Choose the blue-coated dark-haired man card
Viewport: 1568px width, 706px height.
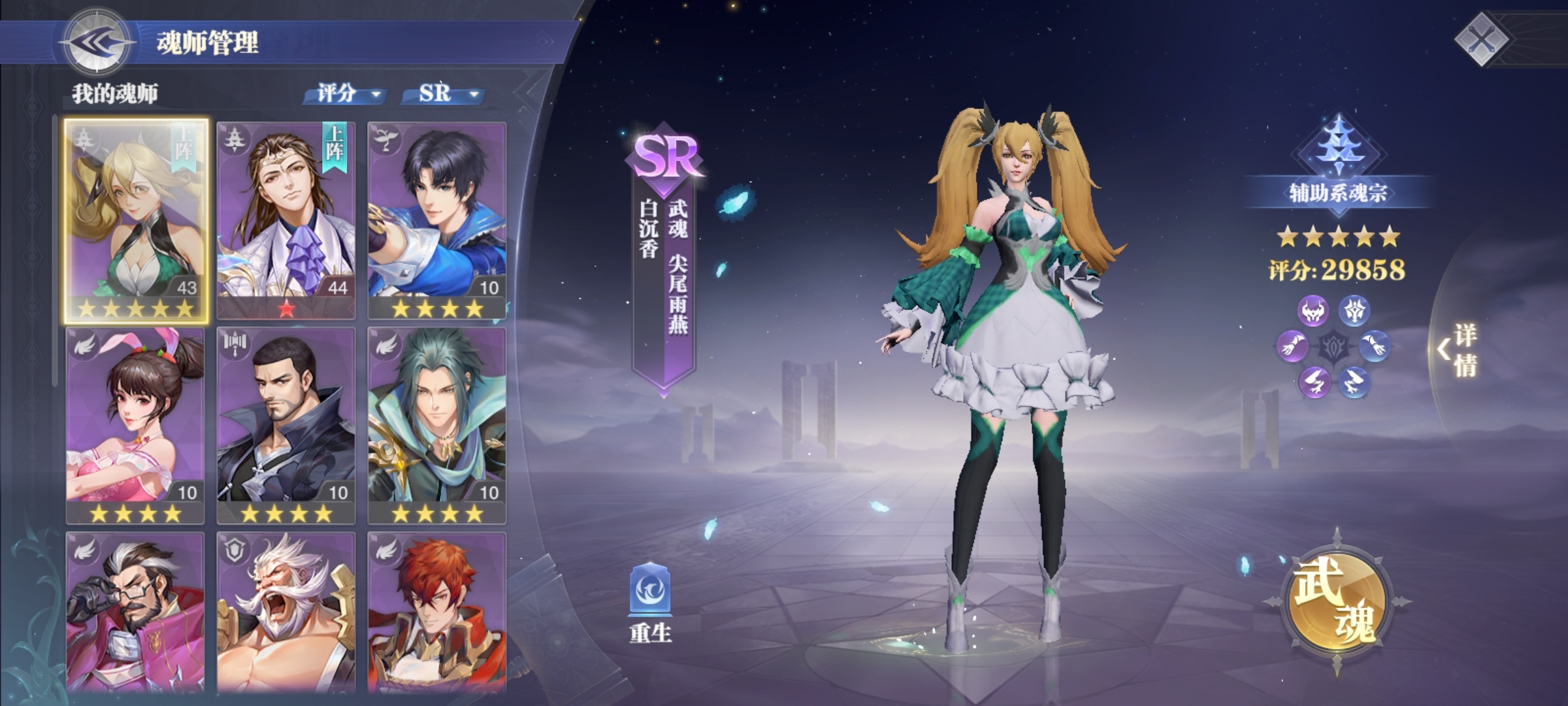pos(436,219)
